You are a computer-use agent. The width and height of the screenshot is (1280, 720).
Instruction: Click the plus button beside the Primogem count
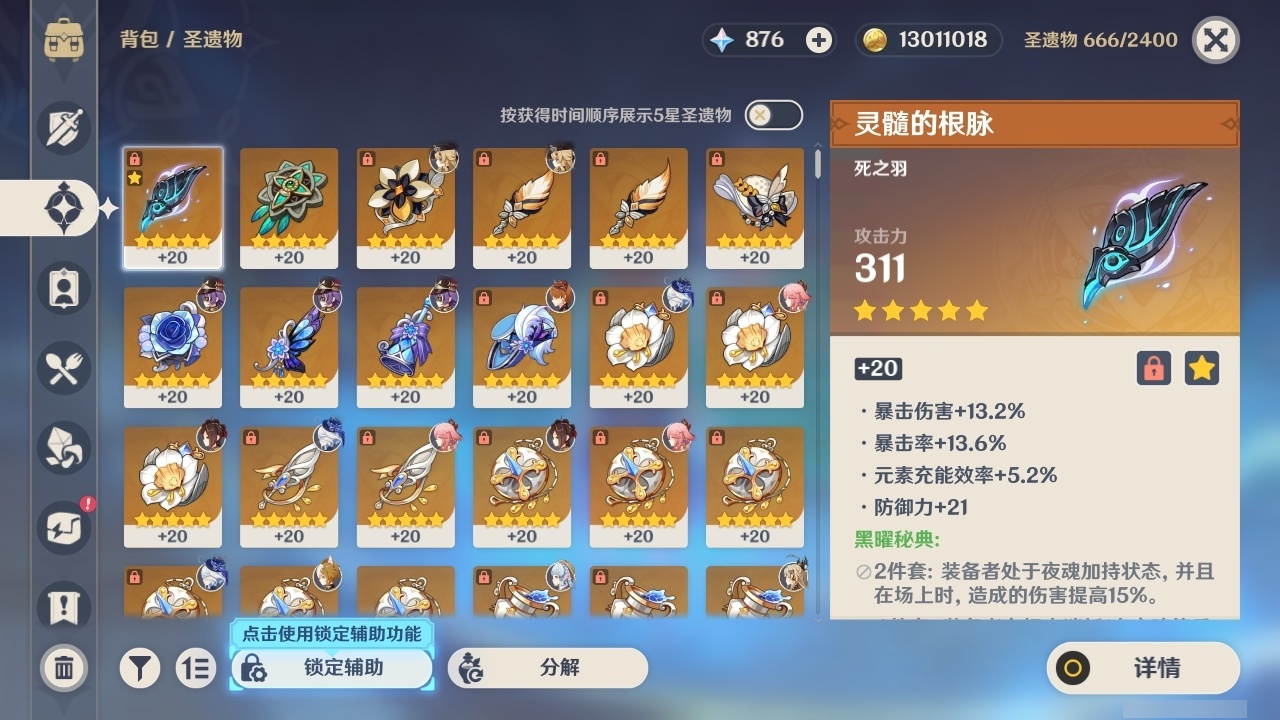pyautogui.click(x=819, y=40)
